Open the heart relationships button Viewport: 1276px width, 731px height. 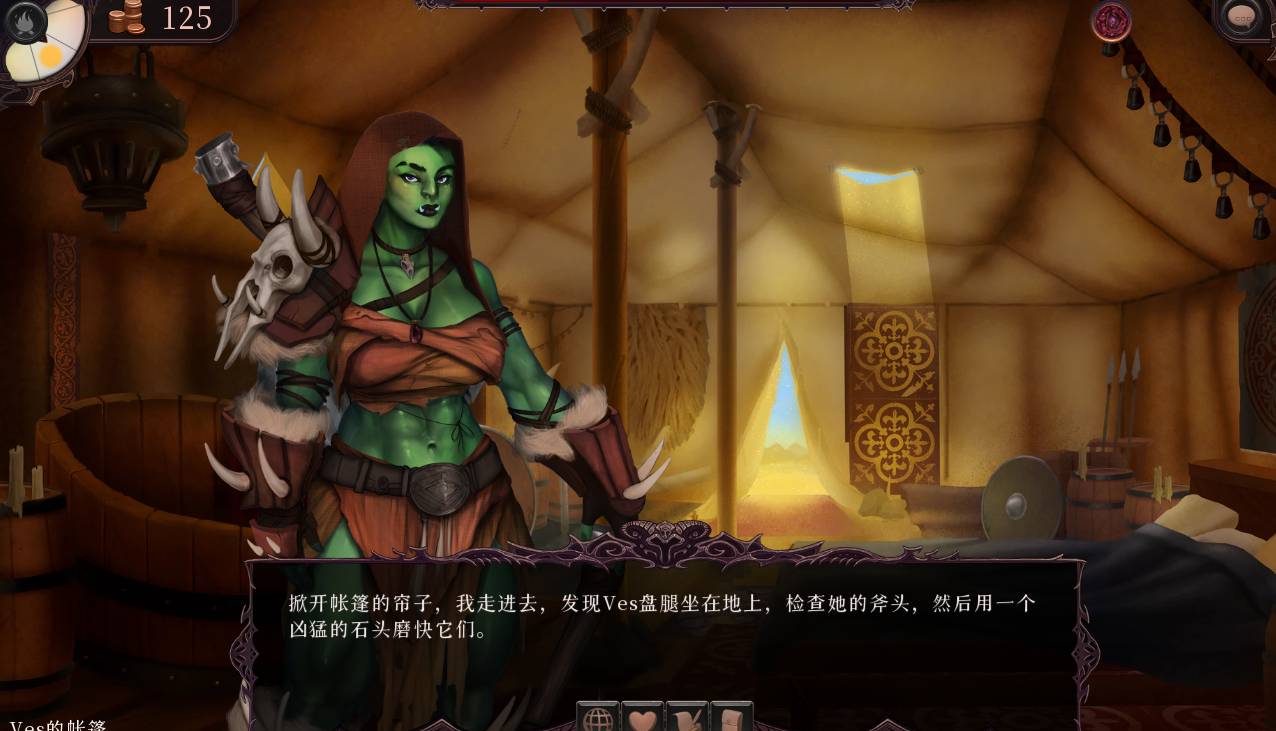[642, 718]
